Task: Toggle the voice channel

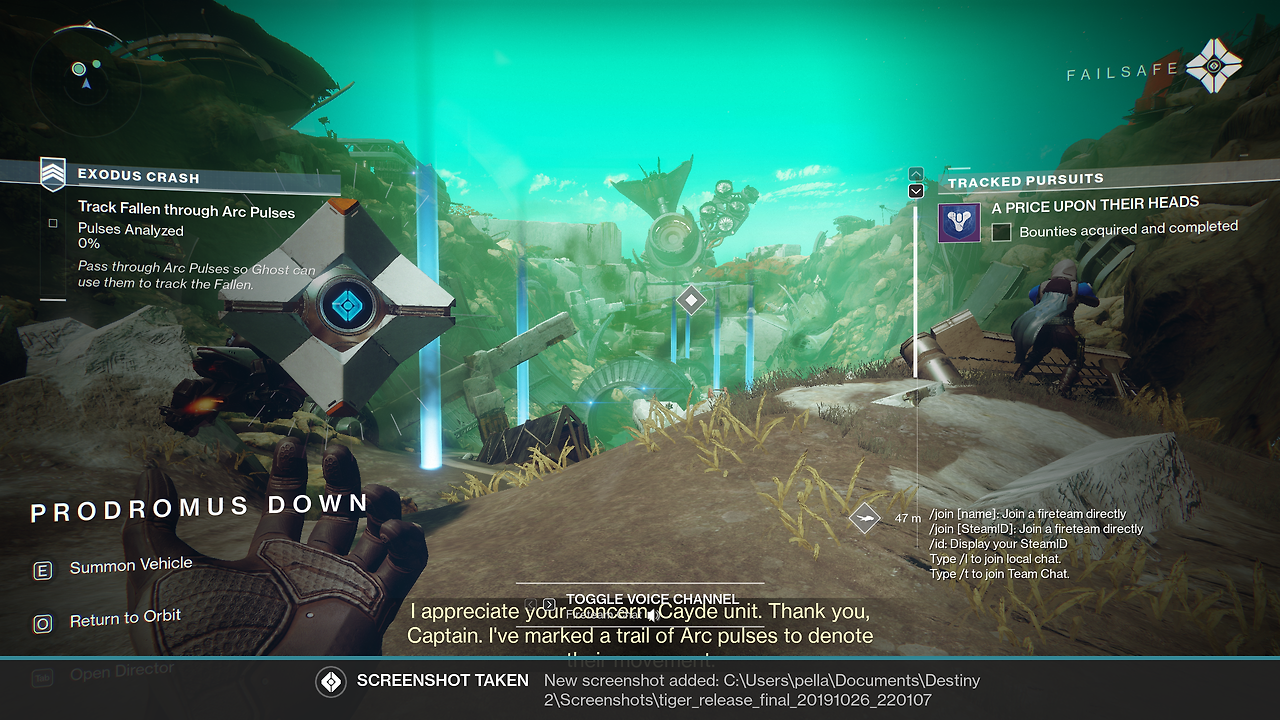Action: pos(651,599)
